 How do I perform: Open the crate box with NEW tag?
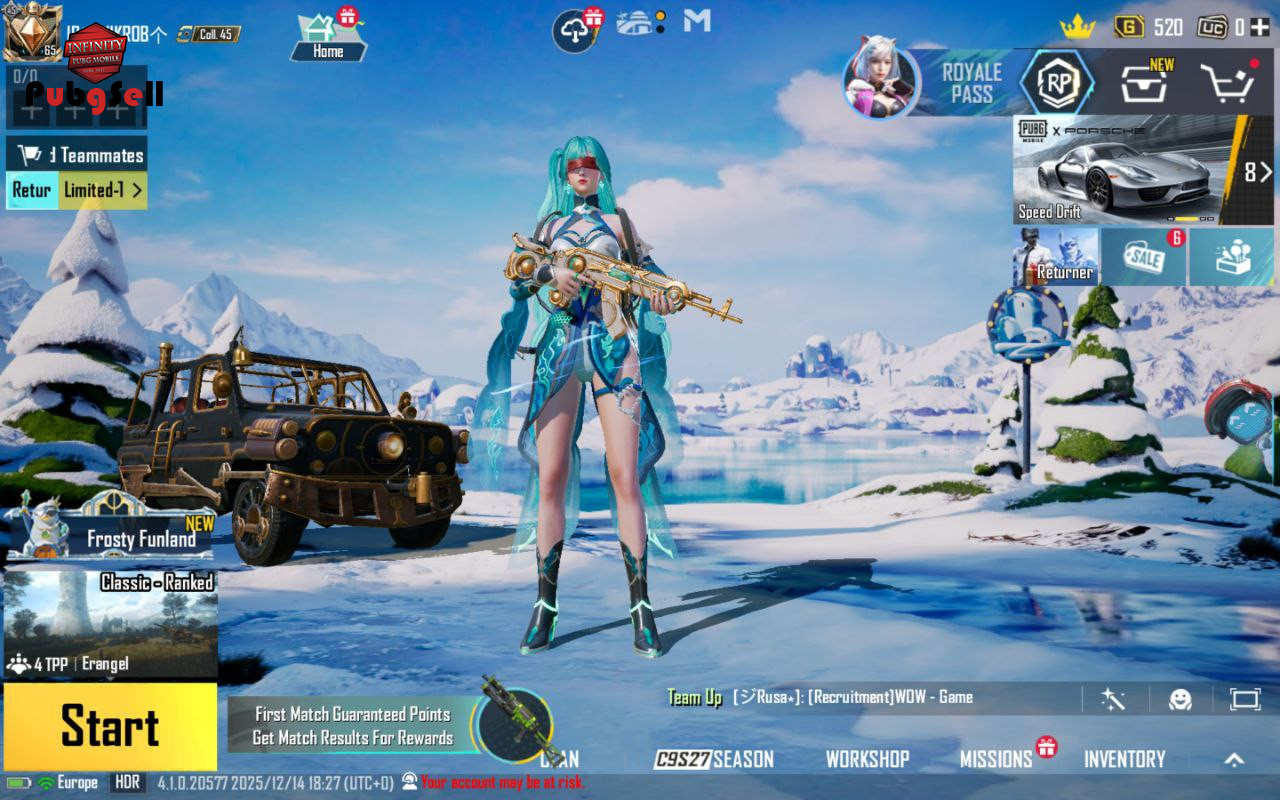[1143, 83]
